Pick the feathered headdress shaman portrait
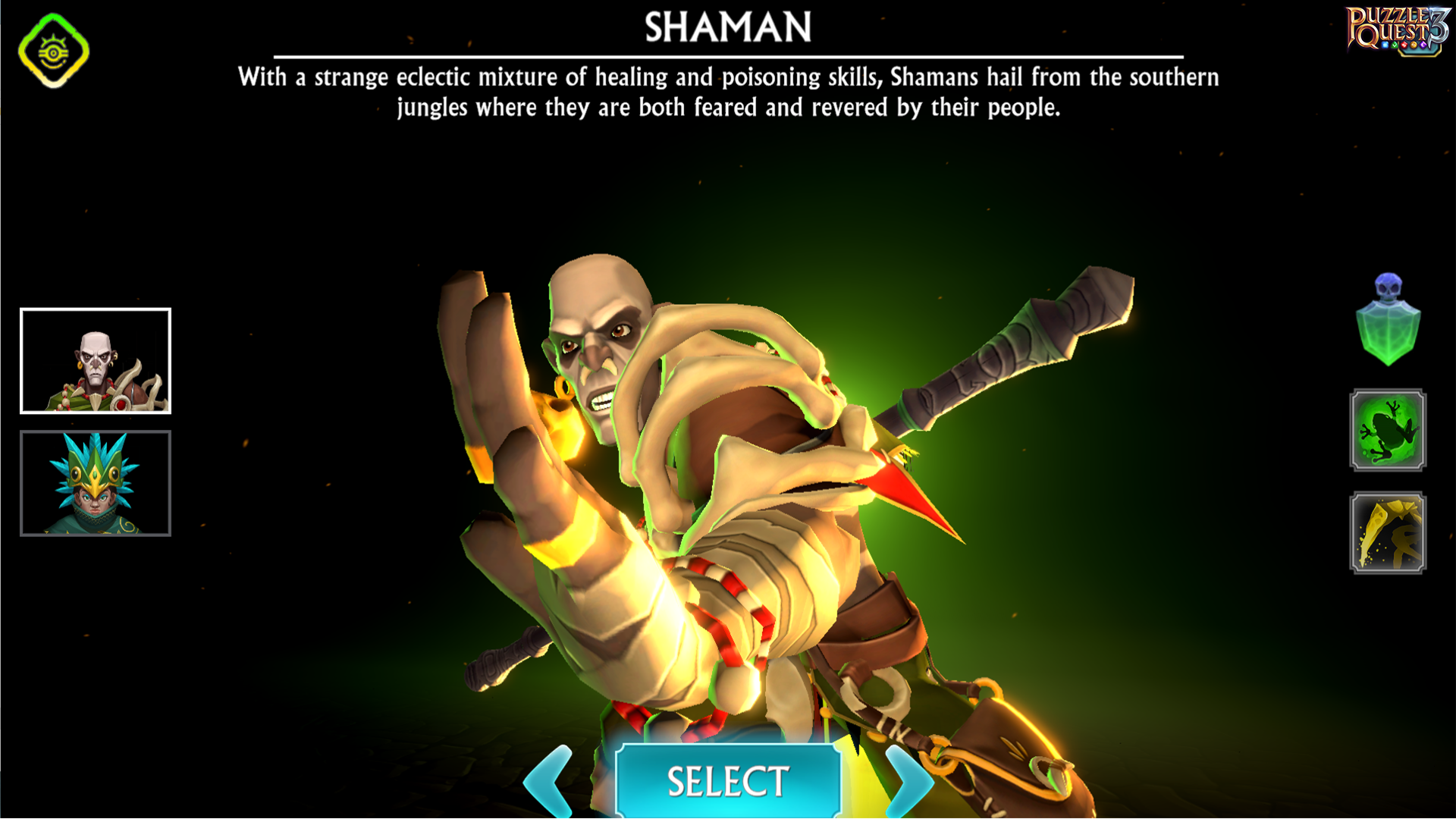The width and height of the screenshot is (1456, 819). point(96,484)
